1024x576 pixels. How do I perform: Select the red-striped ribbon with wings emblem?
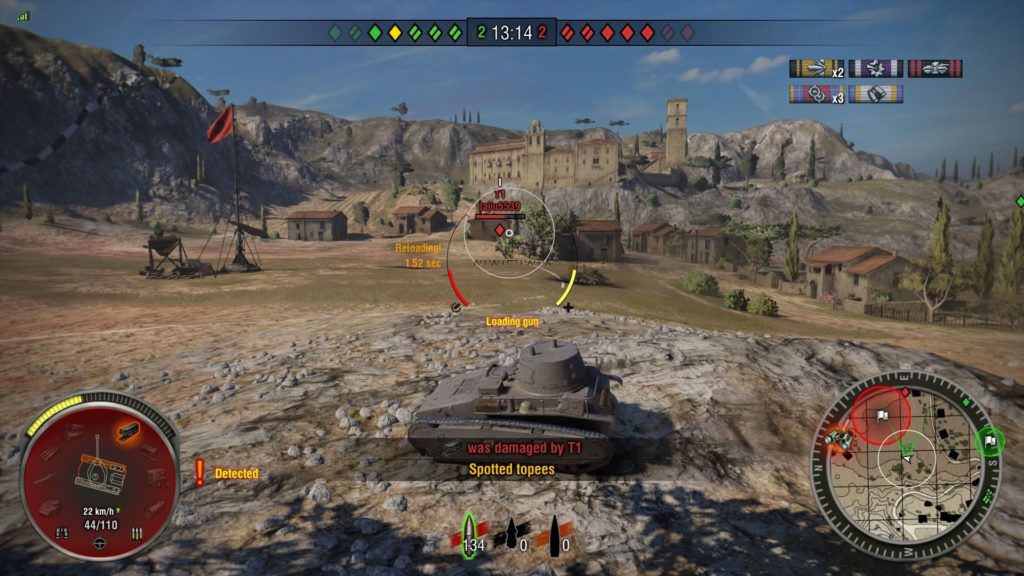[x=935, y=69]
